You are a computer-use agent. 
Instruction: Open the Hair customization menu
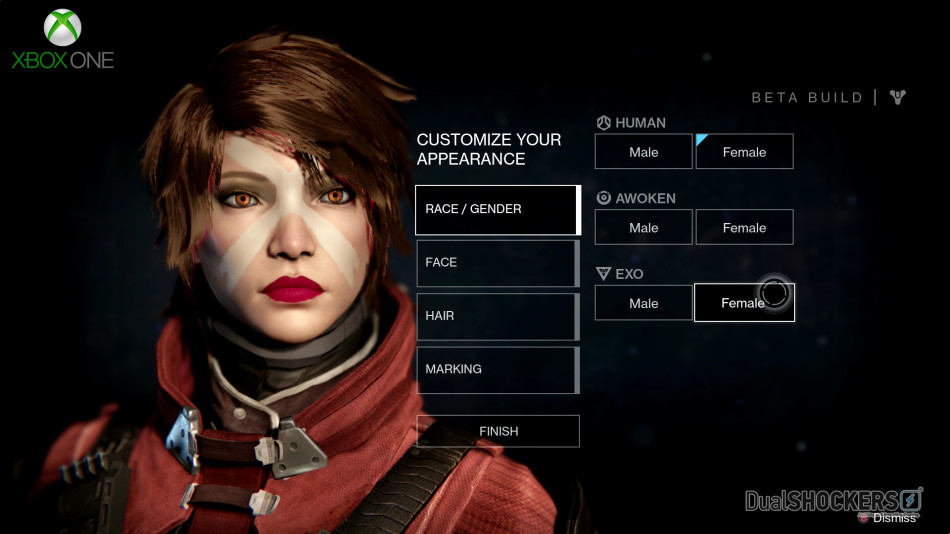click(497, 316)
